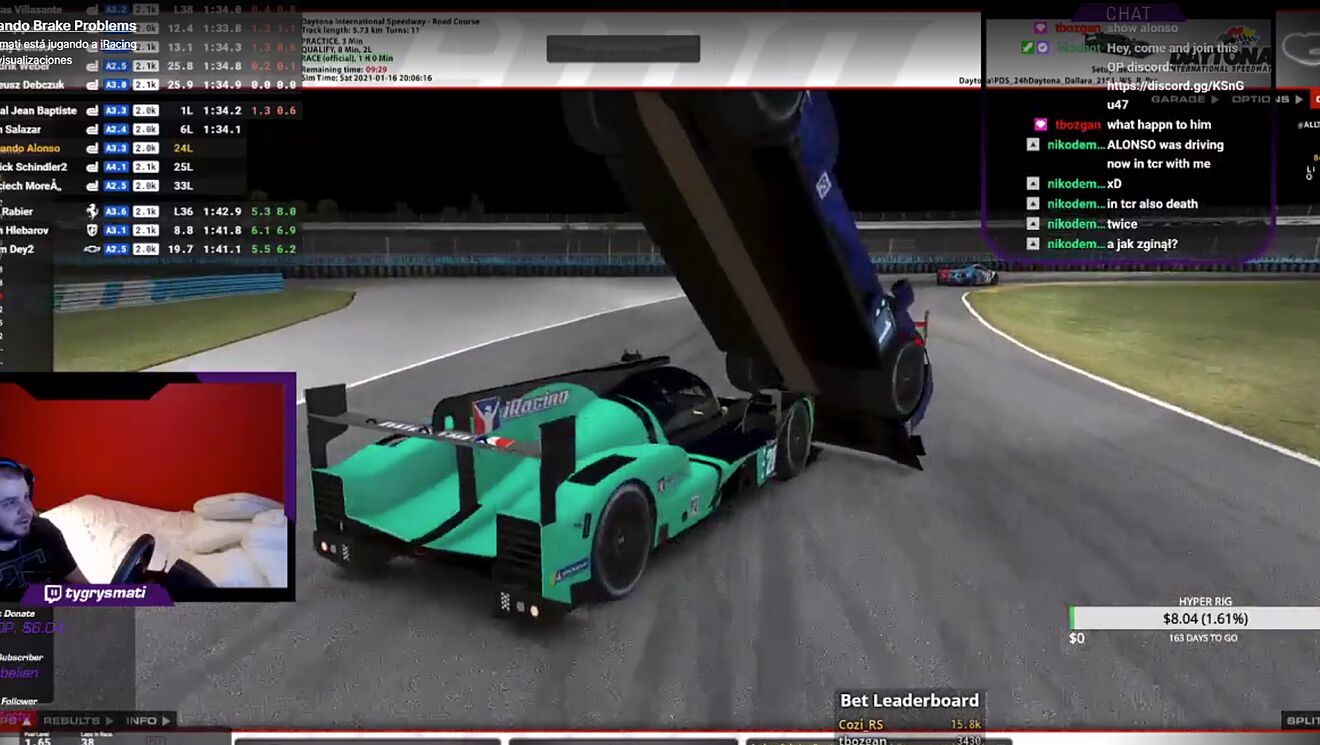Click tbozgan's pink heart badge in chat

[1042, 124]
